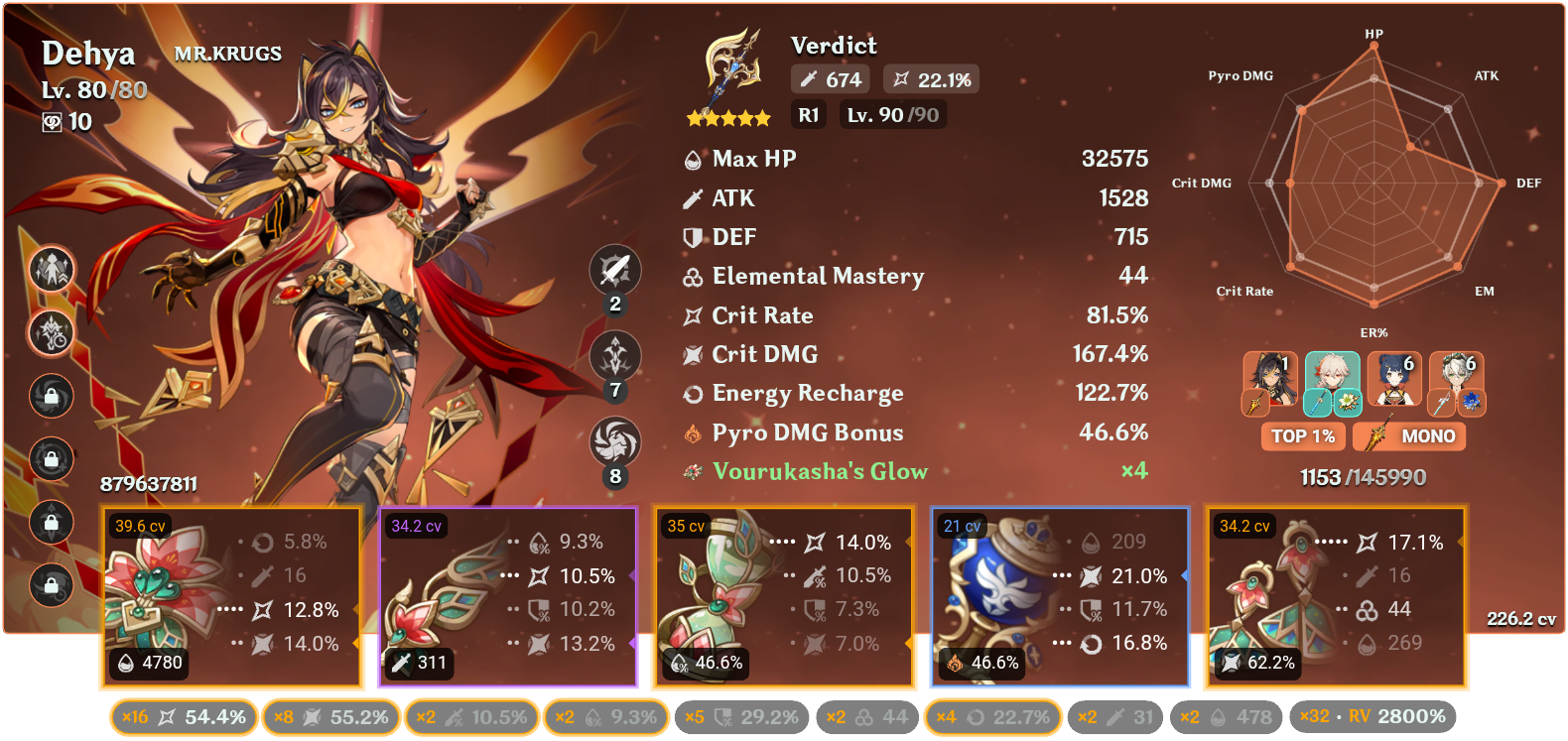Image resolution: width=1568 pixels, height=741 pixels.
Task: Click the Normal Attack talent icon showing 2
Action: [613, 270]
